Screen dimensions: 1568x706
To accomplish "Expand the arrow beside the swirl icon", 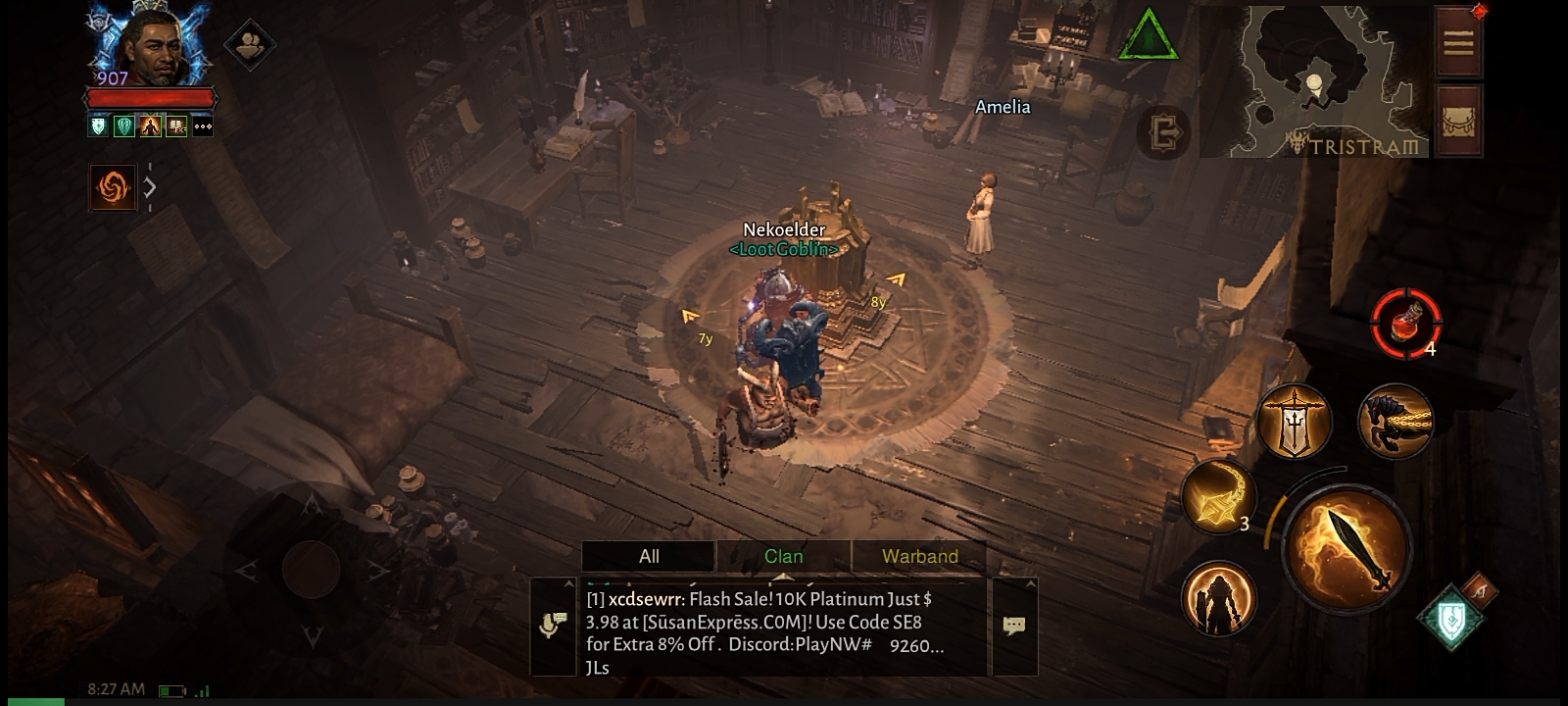I will pos(150,186).
